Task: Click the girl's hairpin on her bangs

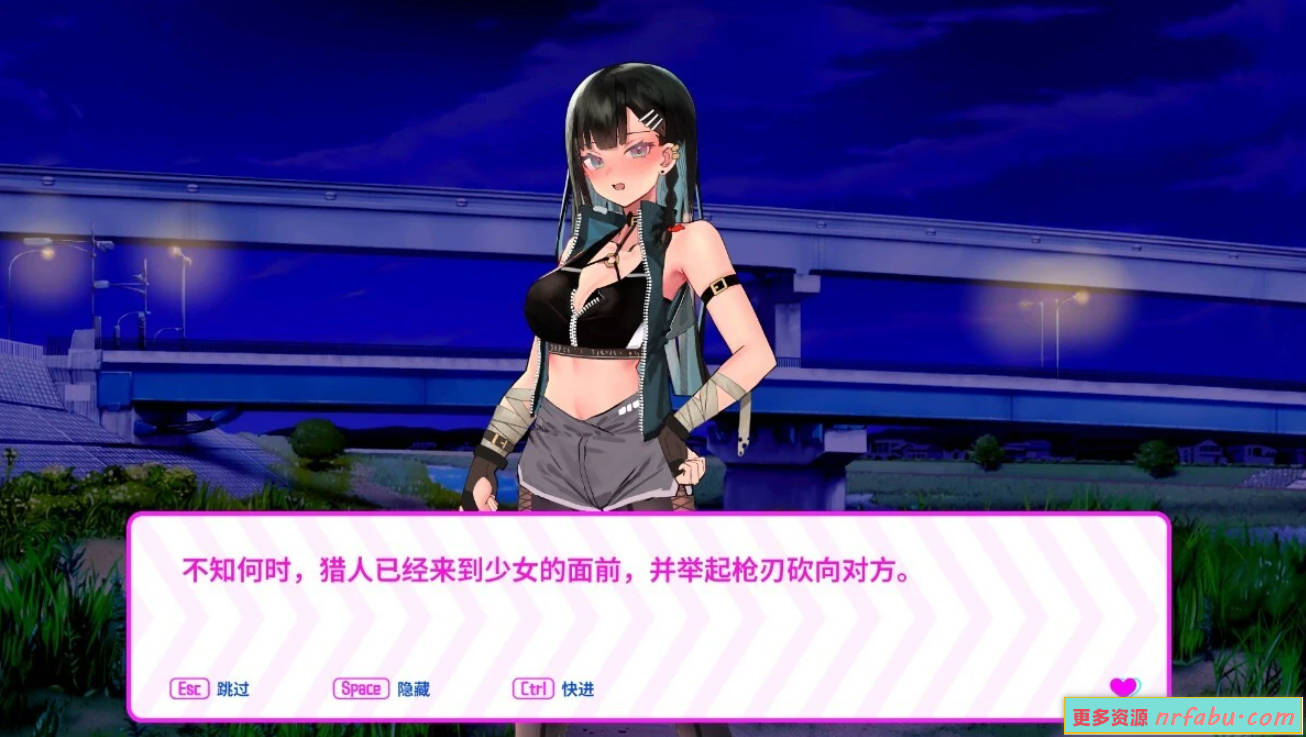Action: click(652, 118)
